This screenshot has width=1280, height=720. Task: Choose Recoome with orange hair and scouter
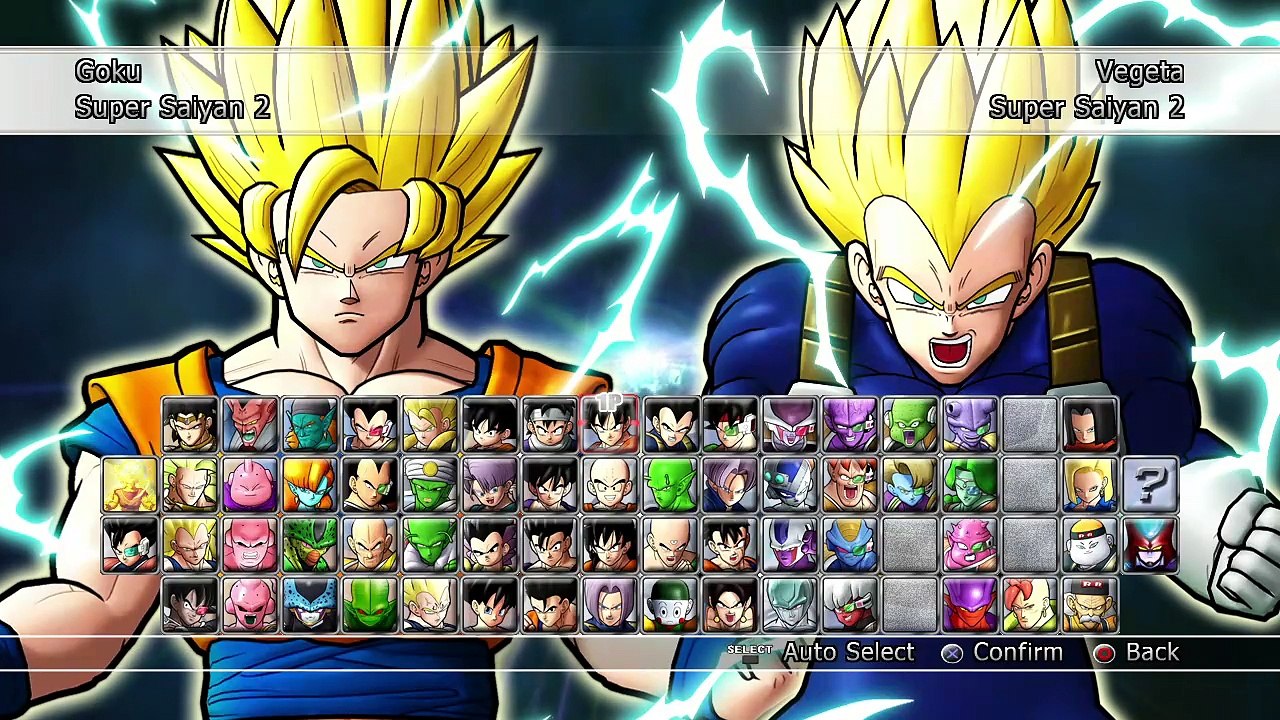(x=850, y=485)
